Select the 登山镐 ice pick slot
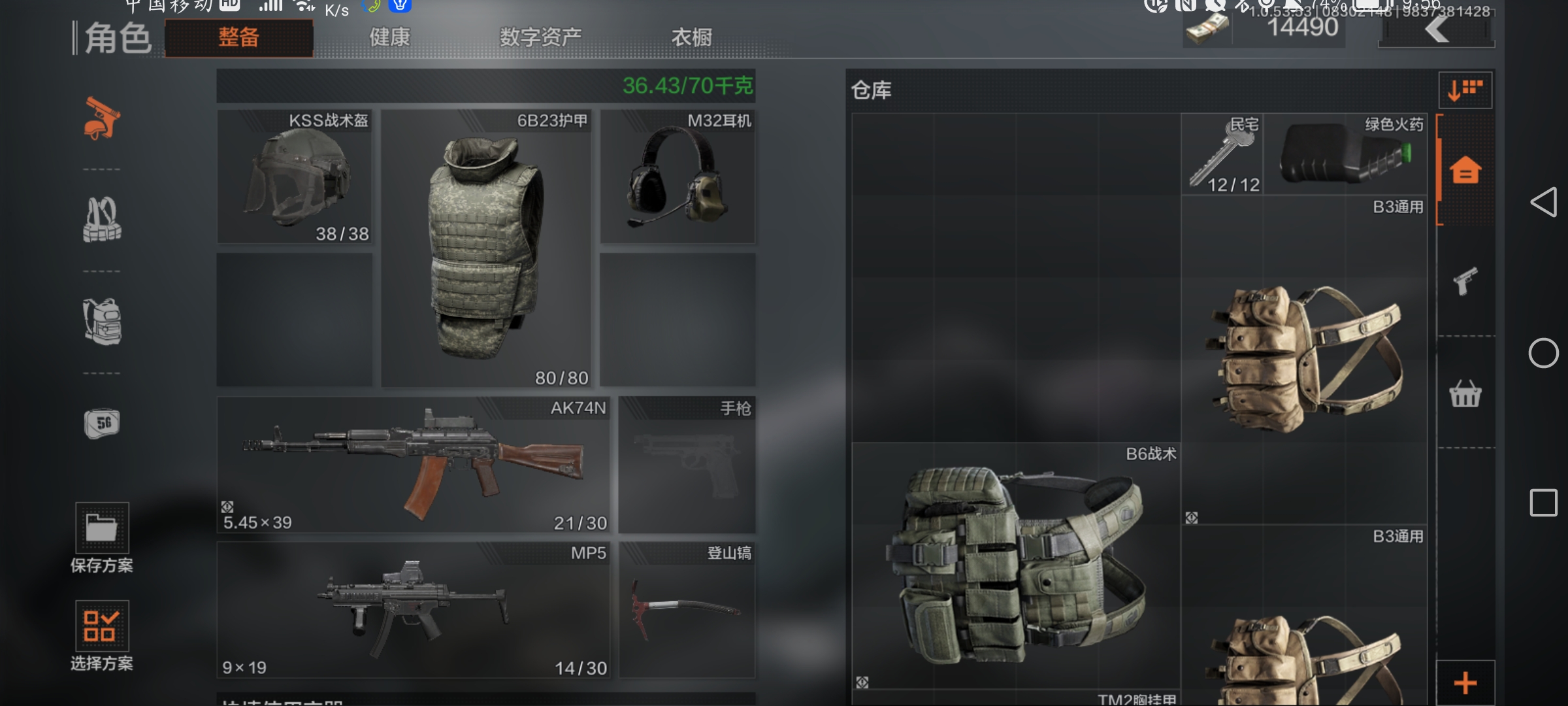This screenshot has height=706, width=1568. (x=687, y=610)
